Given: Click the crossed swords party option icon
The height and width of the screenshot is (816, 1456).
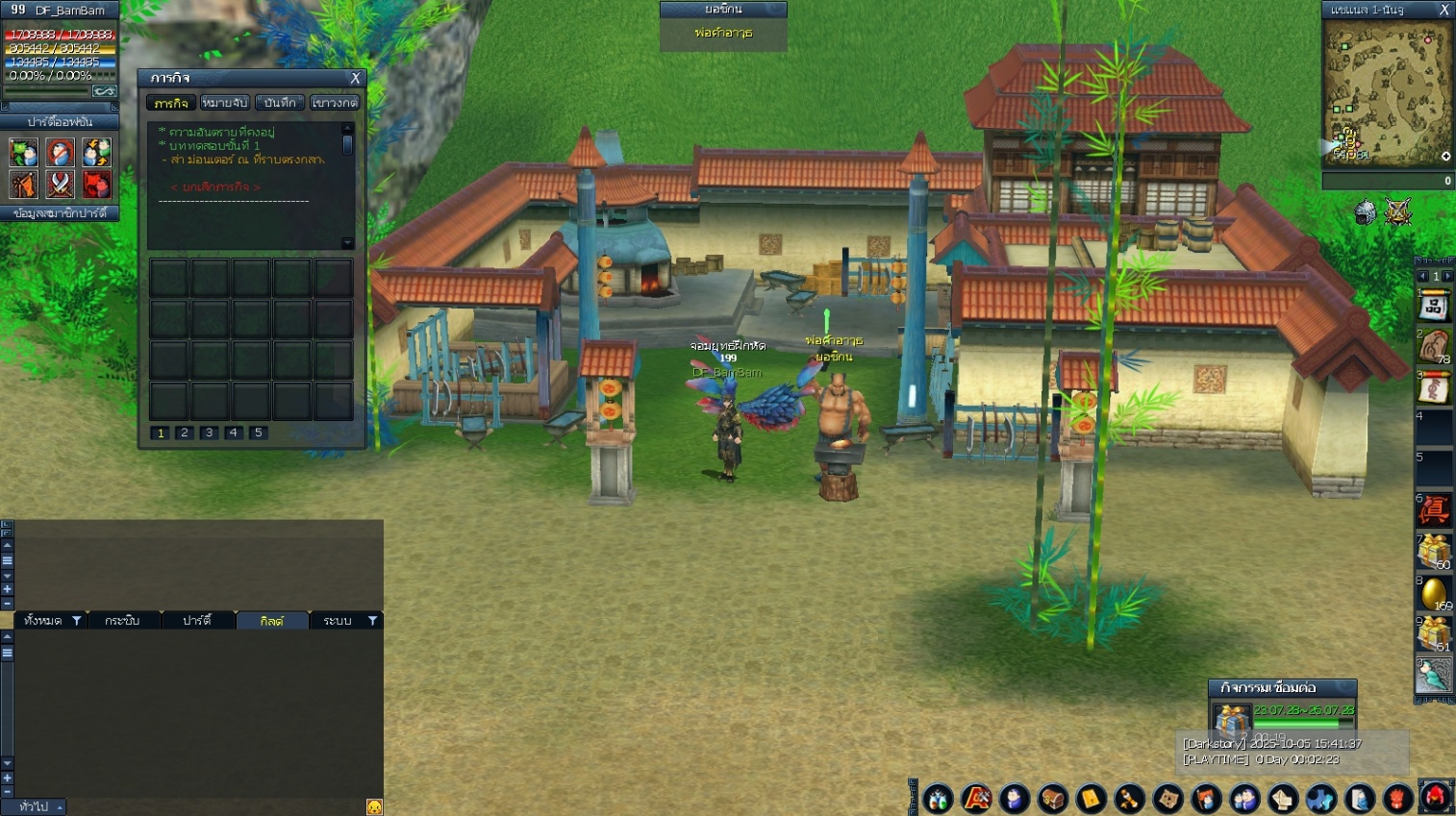Looking at the screenshot, I should 60,184.
